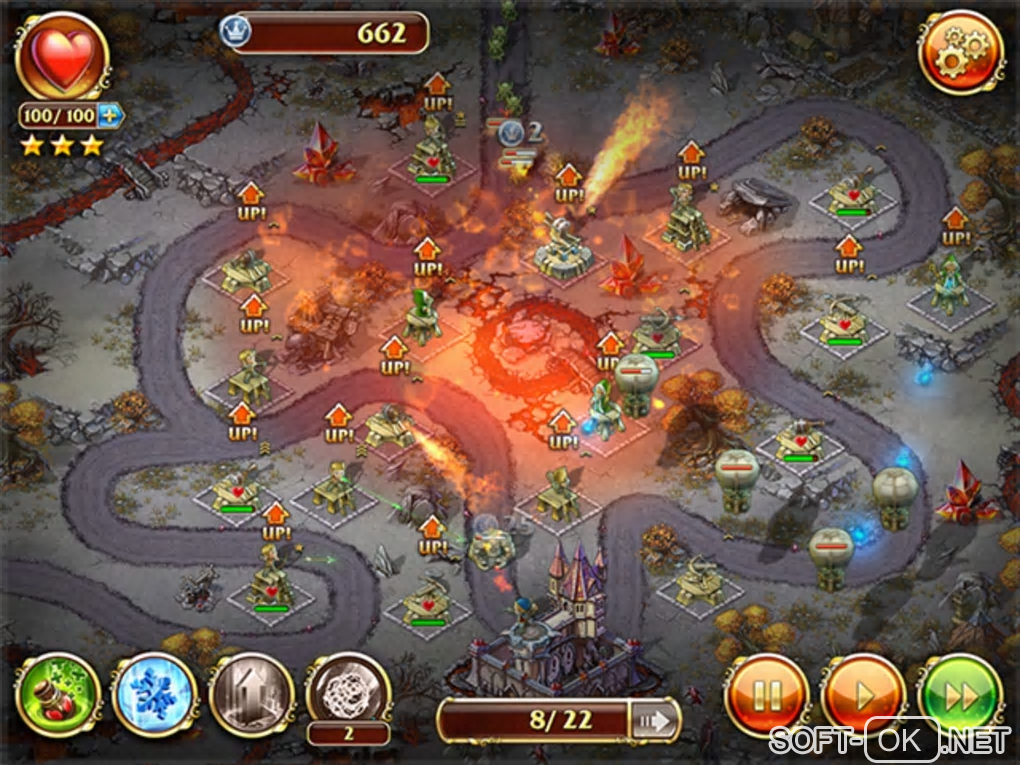Open the gear settings menu

961,52
